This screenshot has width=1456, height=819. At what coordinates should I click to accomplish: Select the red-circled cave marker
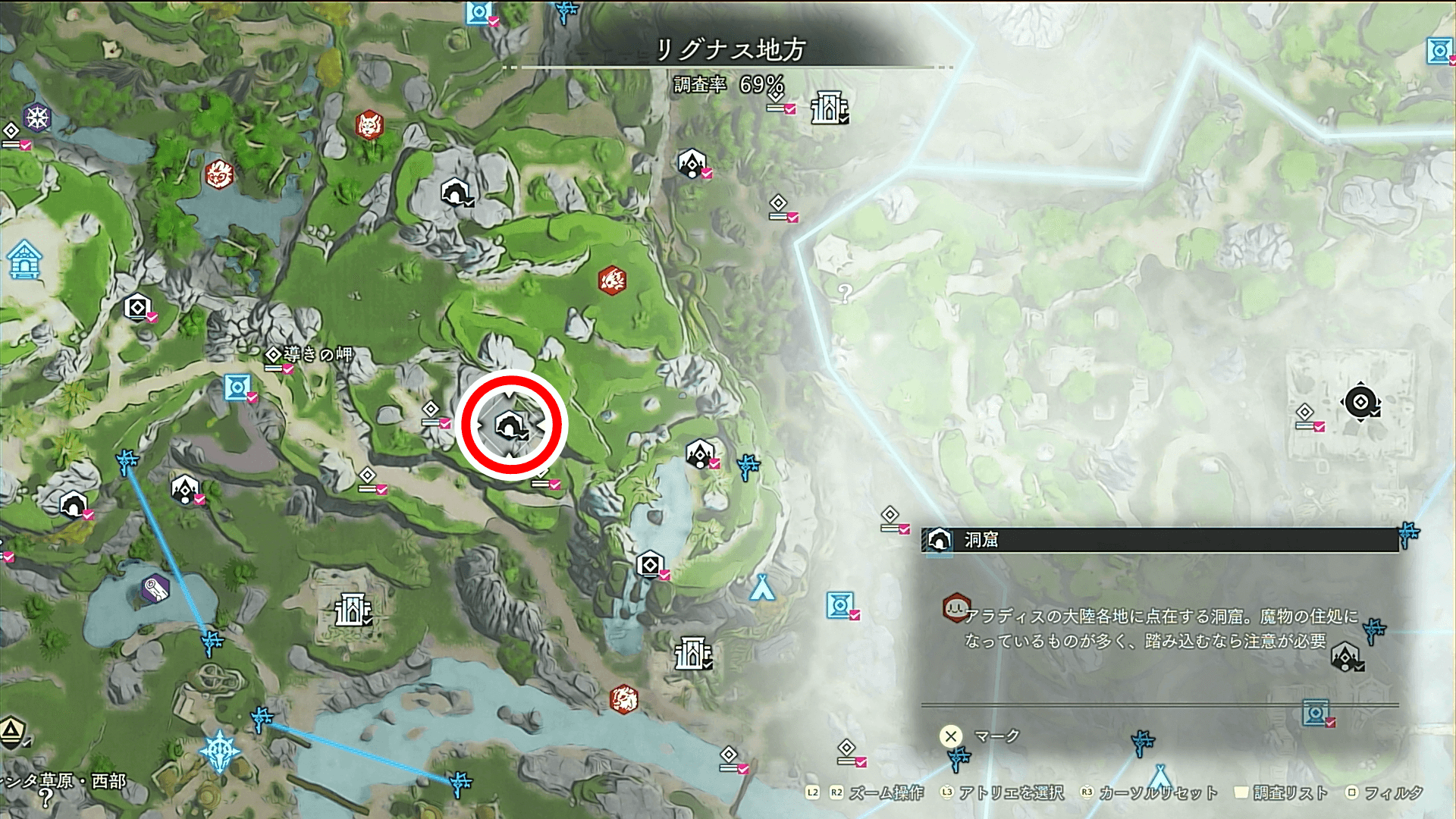point(510,425)
